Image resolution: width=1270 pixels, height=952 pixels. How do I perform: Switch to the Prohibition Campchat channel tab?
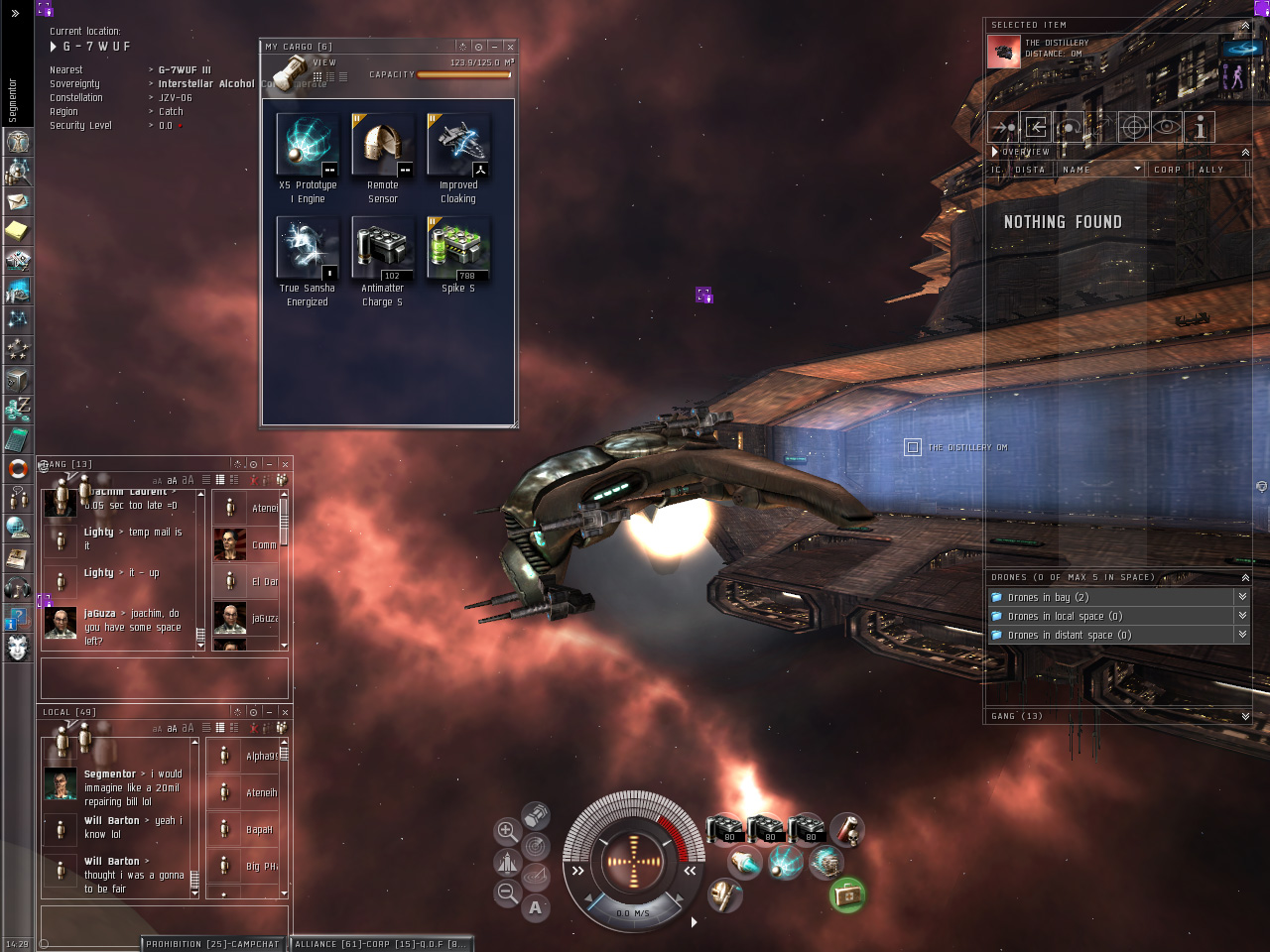point(212,944)
